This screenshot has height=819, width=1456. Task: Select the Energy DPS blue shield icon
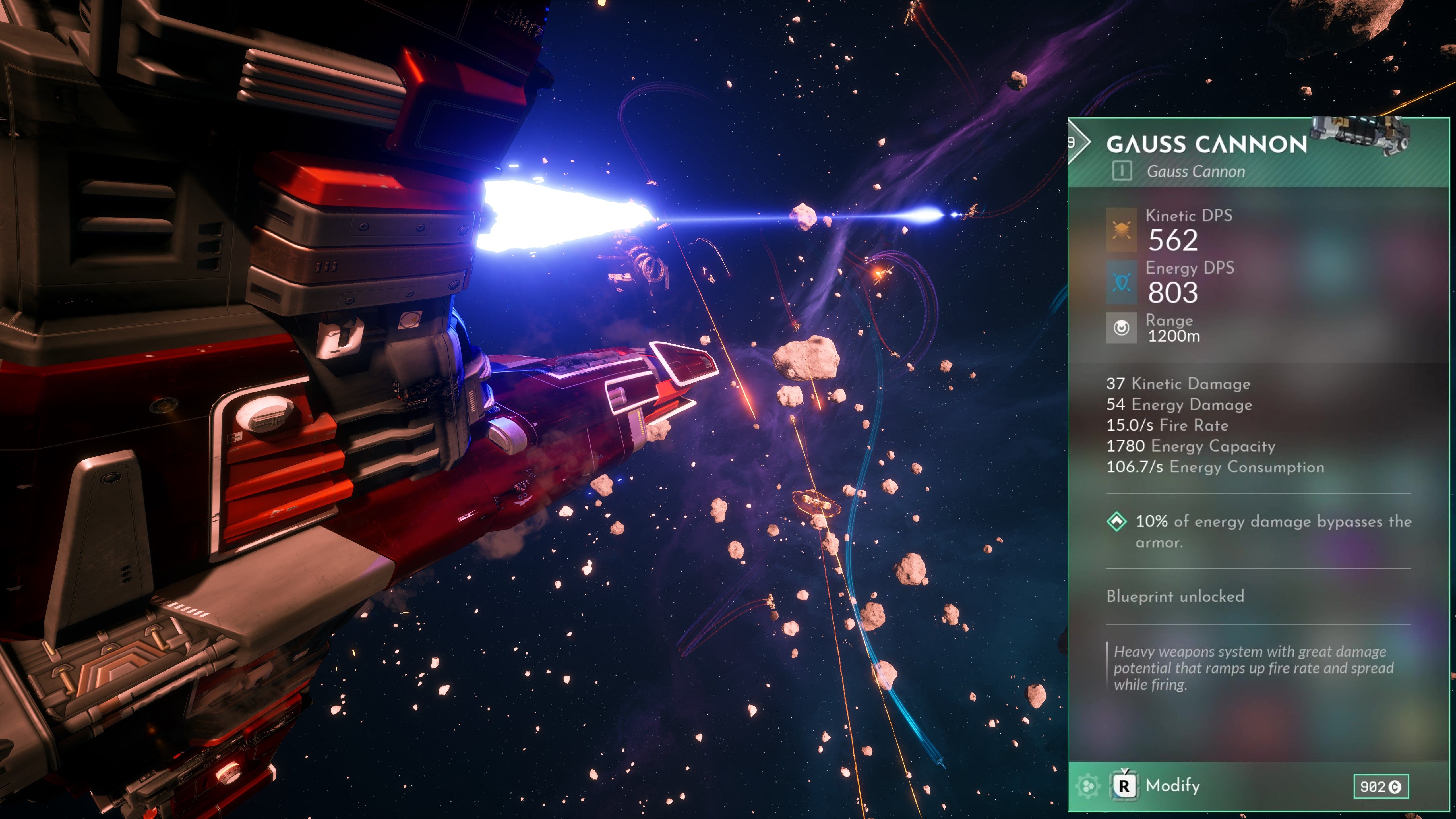[1121, 282]
